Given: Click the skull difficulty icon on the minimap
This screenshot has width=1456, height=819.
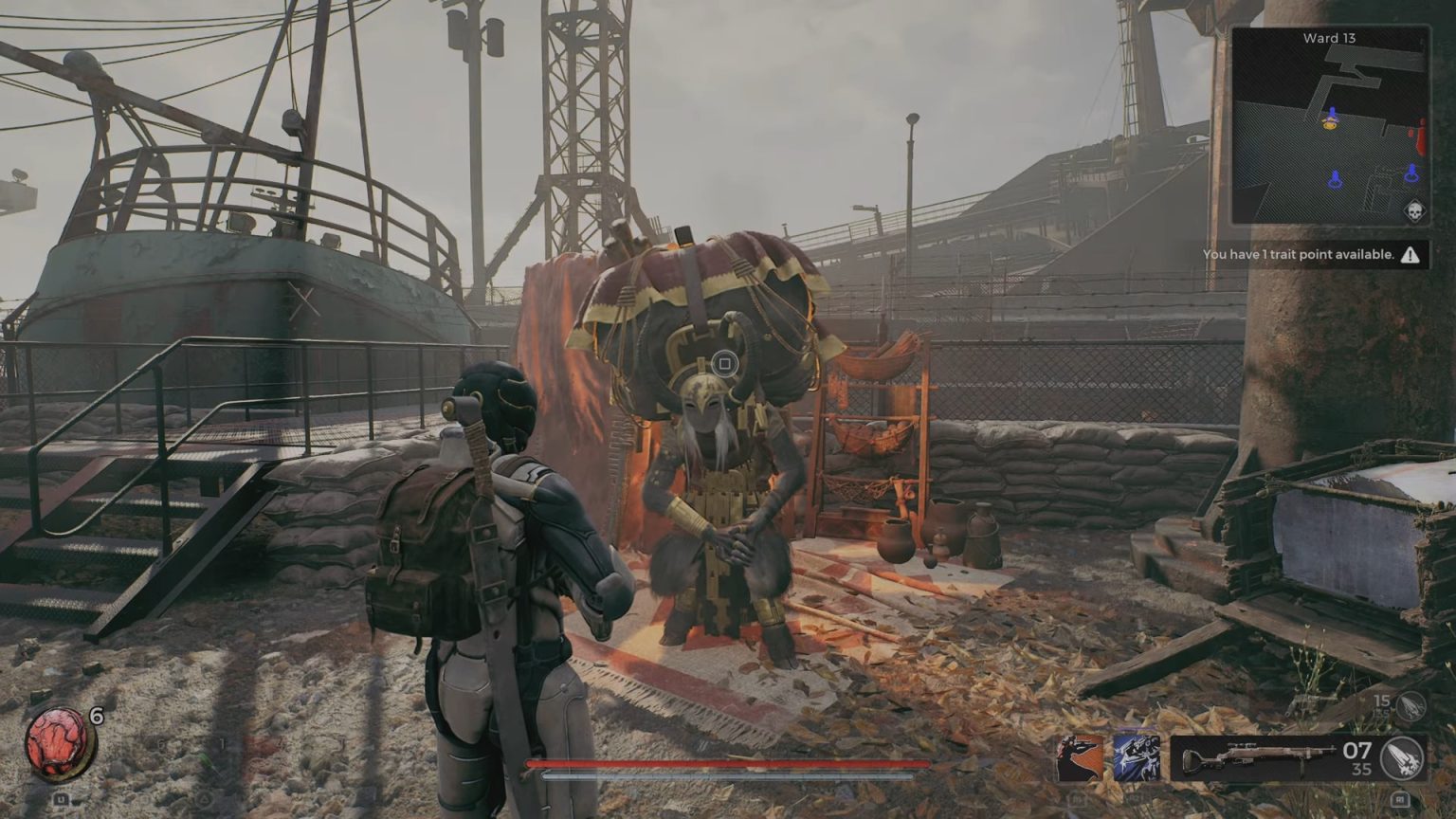Looking at the screenshot, I should pyautogui.click(x=1414, y=209).
